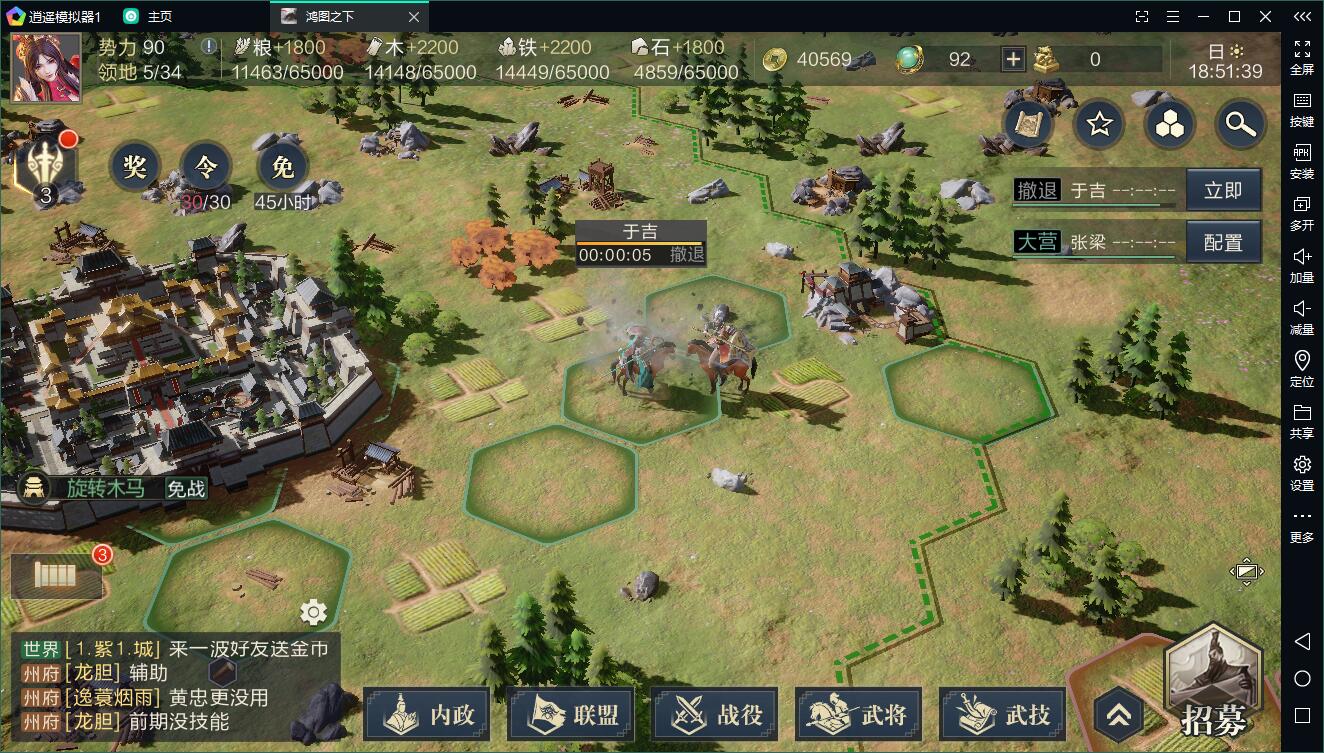Open the star favorites icon
The image size is (1324, 753).
point(1100,124)
